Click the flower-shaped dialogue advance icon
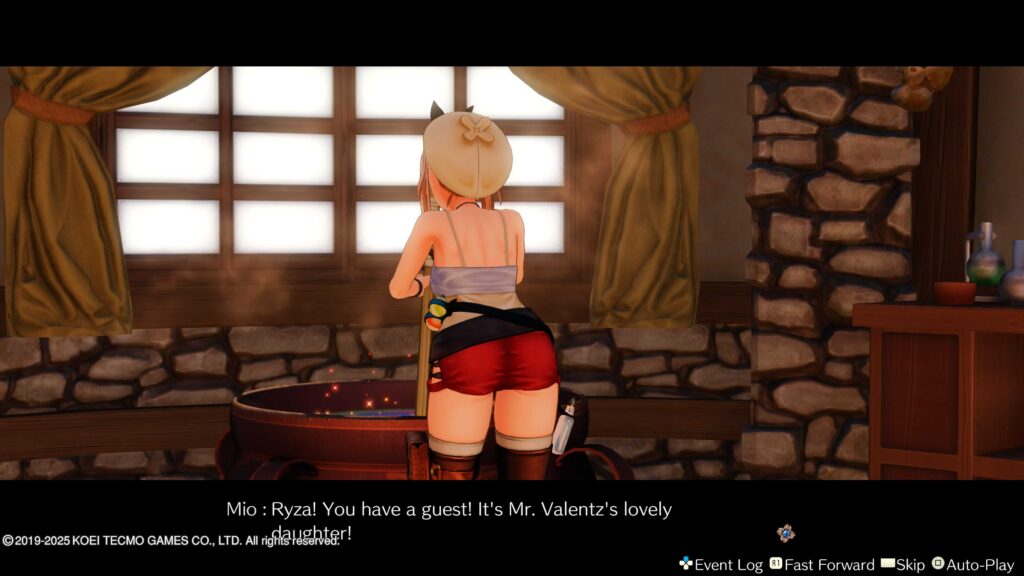 click(x=786, y=534)
